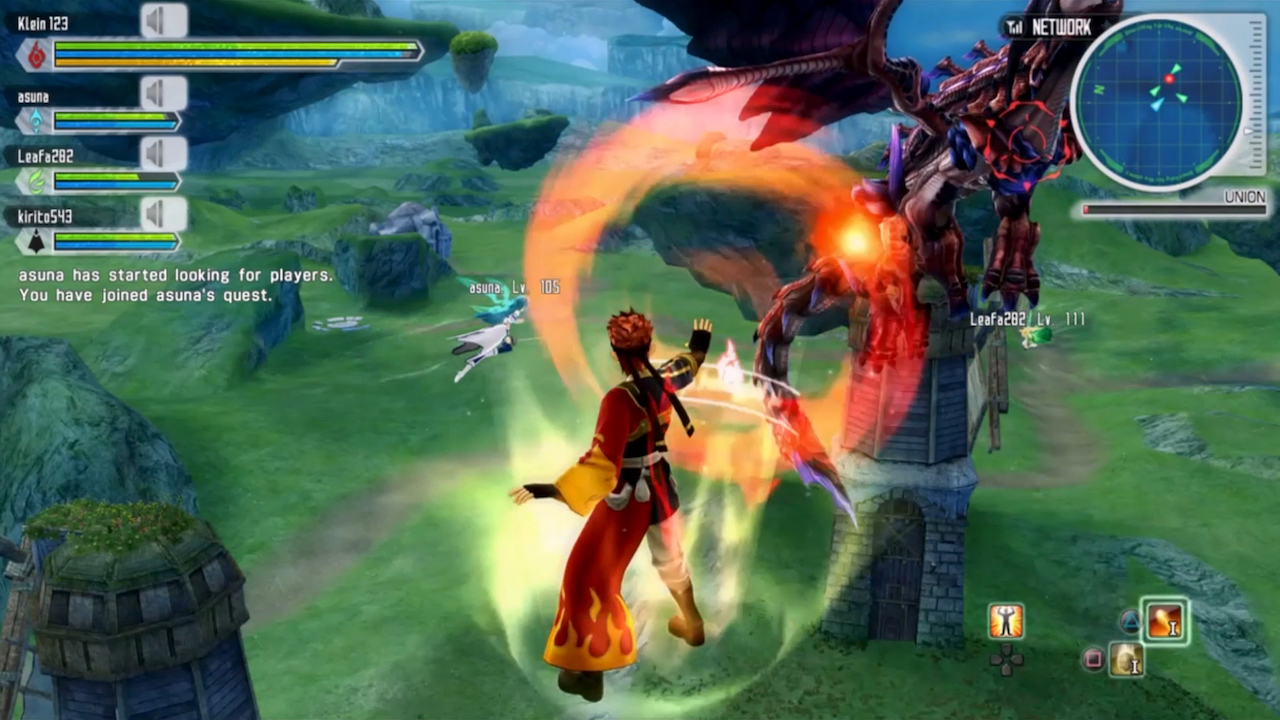Screen dimensions: 1280x720
Task: Select asuna's blue party emblem
Action: tap(36, 121)
